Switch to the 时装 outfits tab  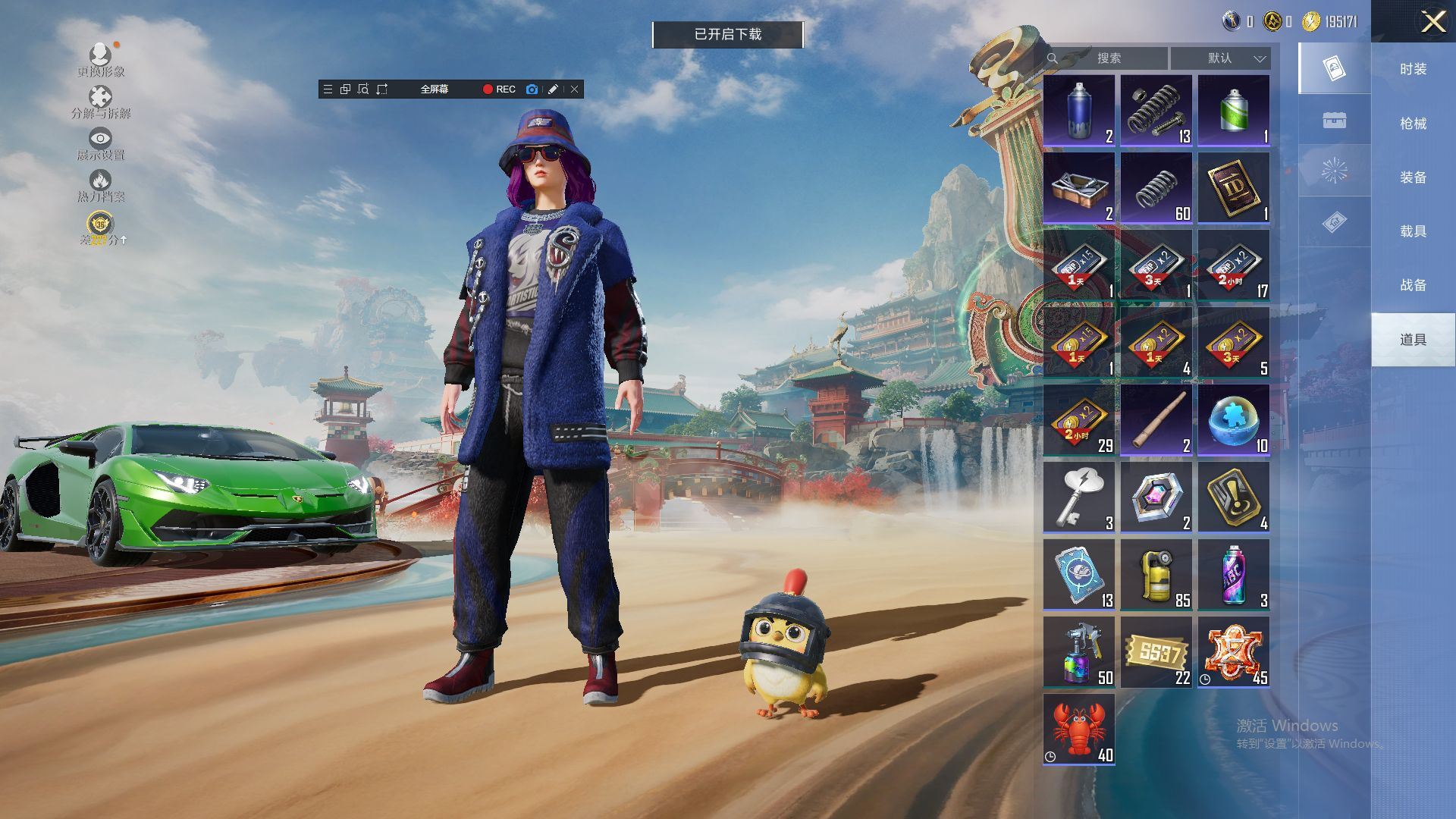click(x=1413, y=69)
